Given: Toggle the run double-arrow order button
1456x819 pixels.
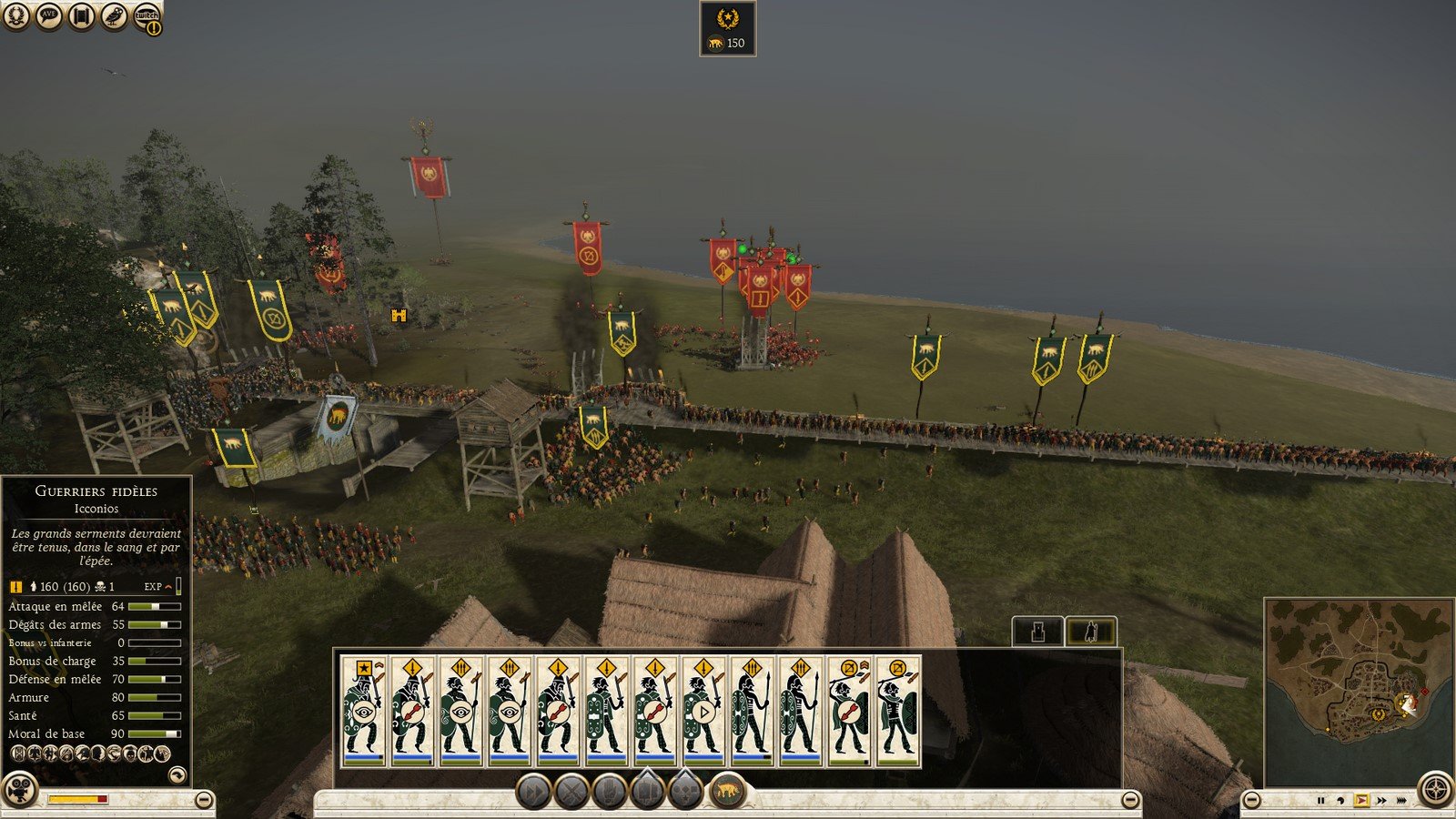Looking at the screenshot, I should pos(534,792).
